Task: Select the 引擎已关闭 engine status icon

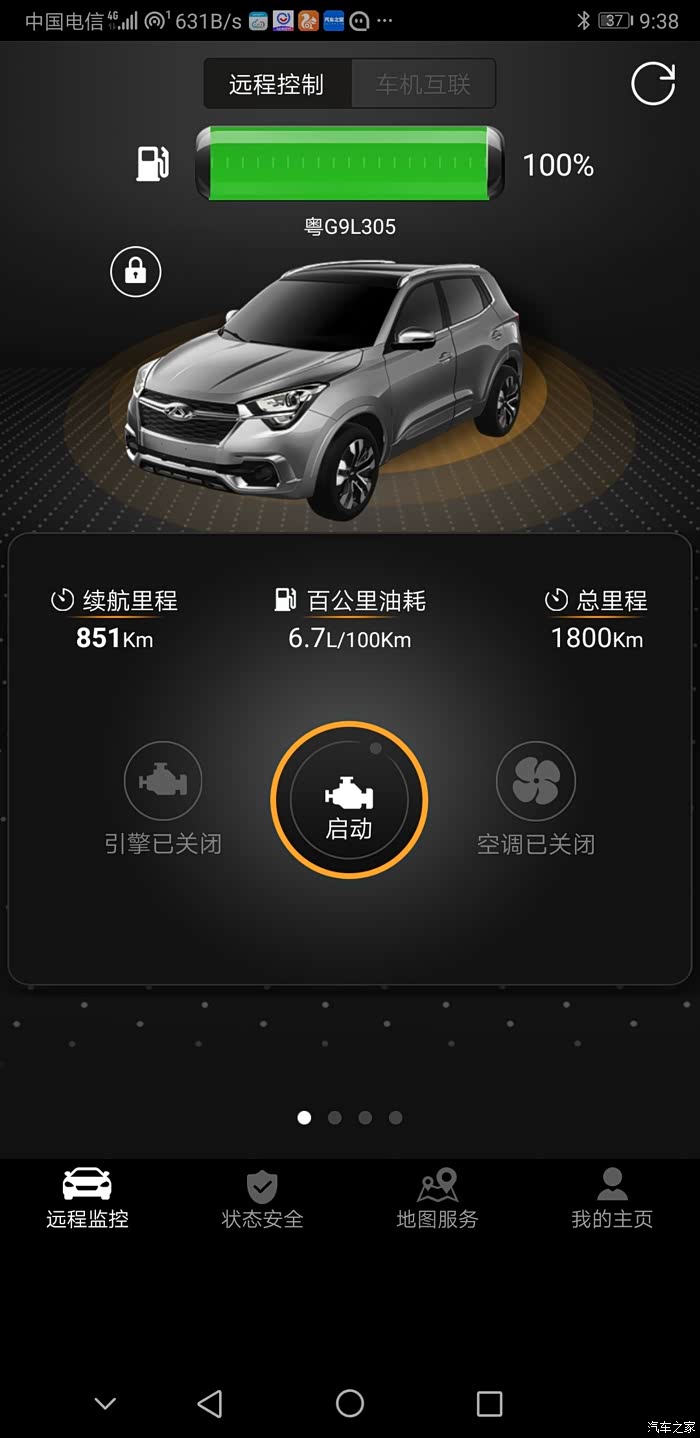Action: click(x=163, y=781)
